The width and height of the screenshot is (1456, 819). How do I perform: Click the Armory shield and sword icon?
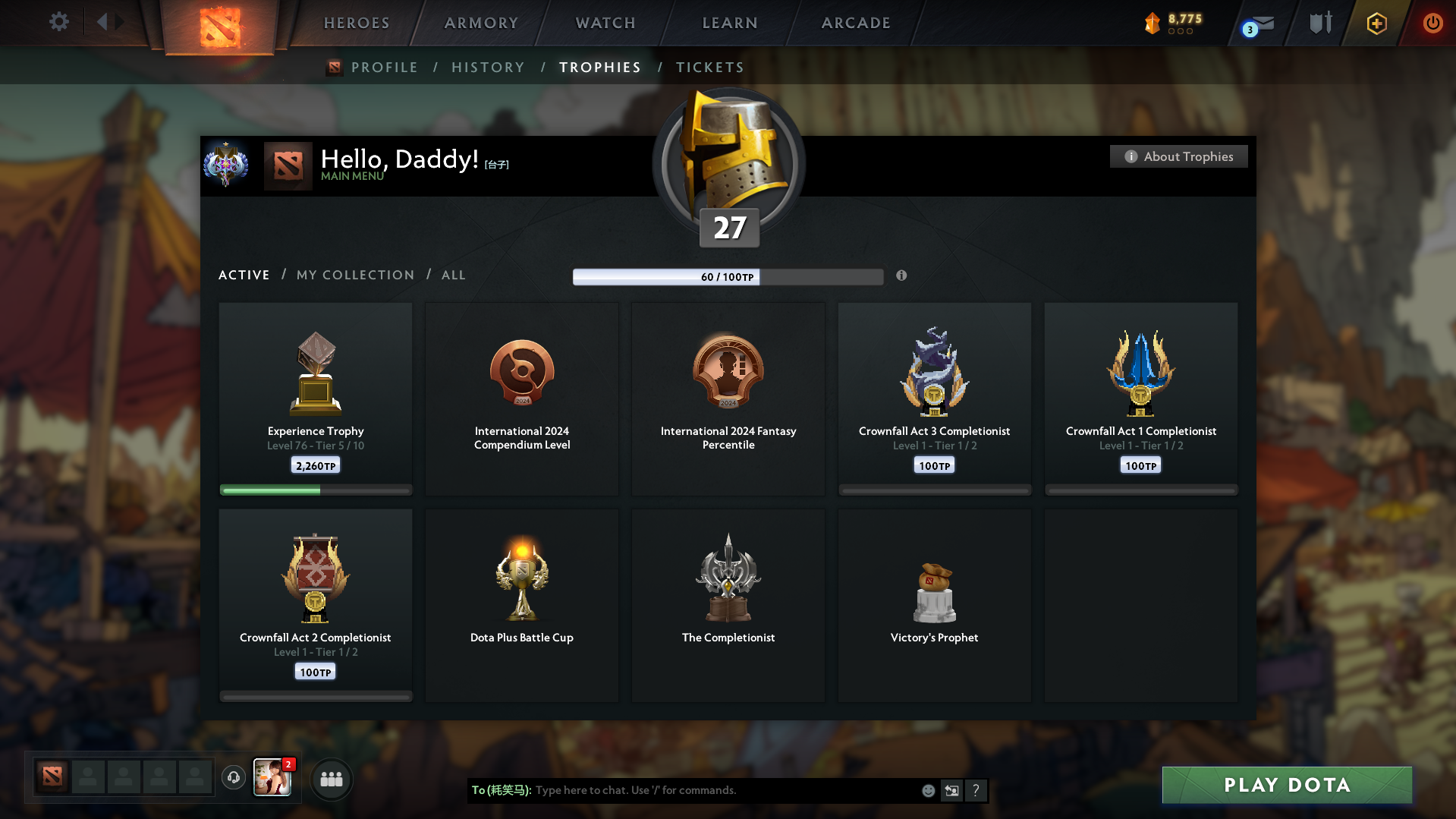[x=1319, y=24]
